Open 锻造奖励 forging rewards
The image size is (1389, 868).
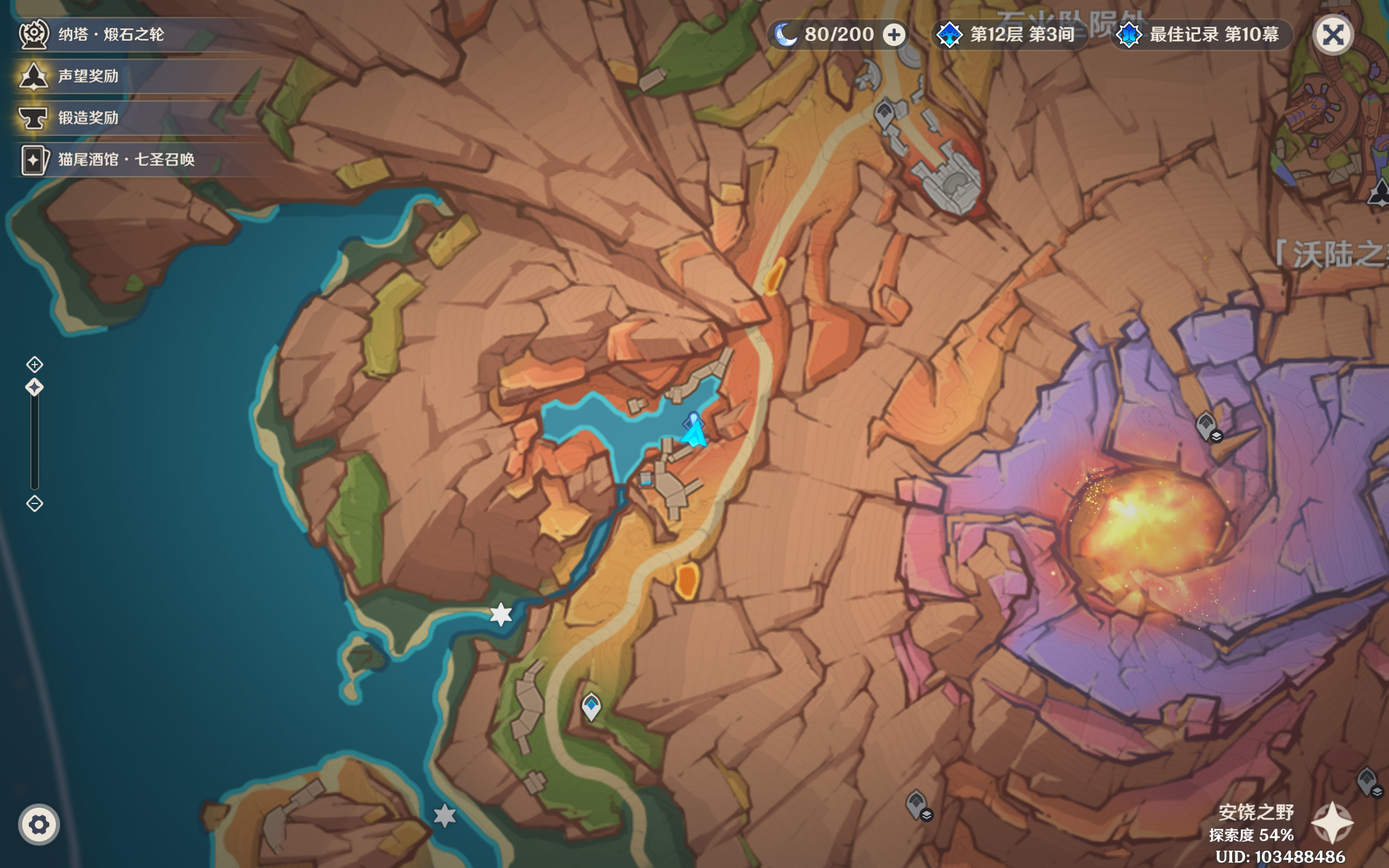point(87,118)
